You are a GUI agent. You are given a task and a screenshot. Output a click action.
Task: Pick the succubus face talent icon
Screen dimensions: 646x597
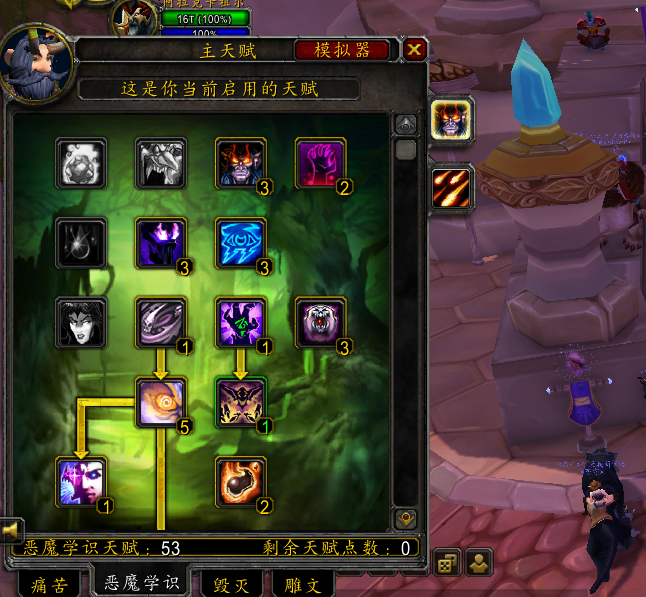(81, 323)
